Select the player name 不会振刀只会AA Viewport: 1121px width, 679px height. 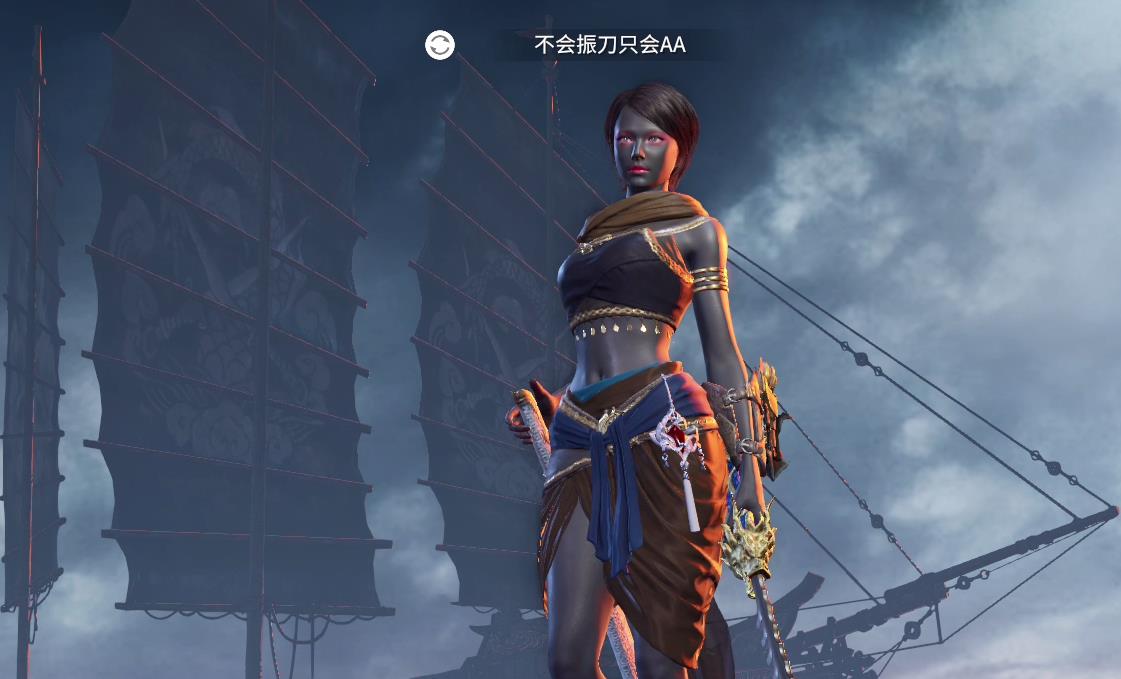point(610,45)
